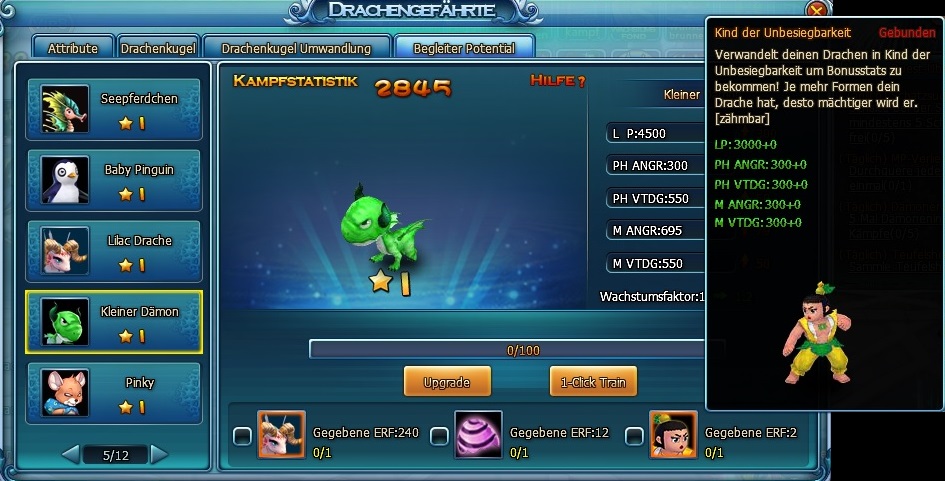This screenshot has height=481, width=945.
Task: Tick the checkbox for the 240 ERF dragon item
Action: pos(241,436)
